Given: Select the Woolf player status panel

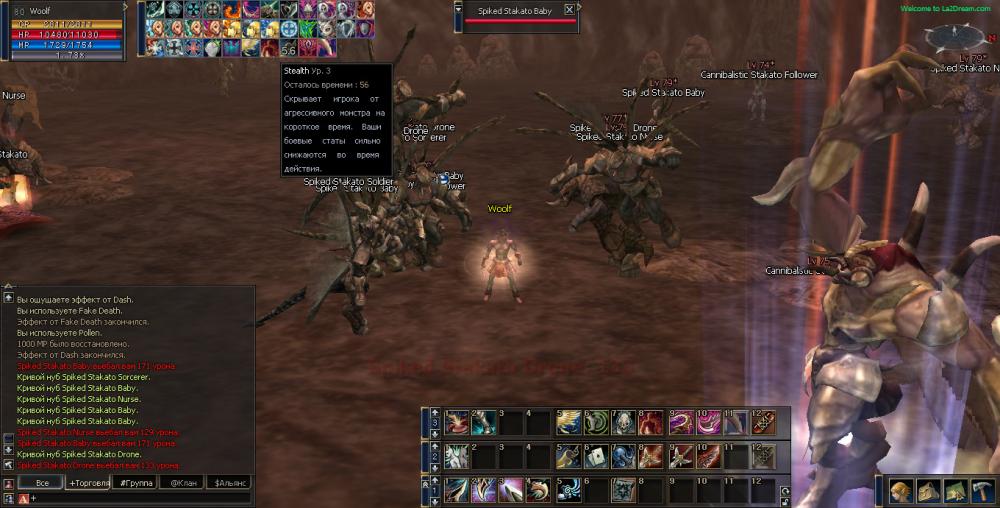Looking at the screenshot, I should 62,32.
